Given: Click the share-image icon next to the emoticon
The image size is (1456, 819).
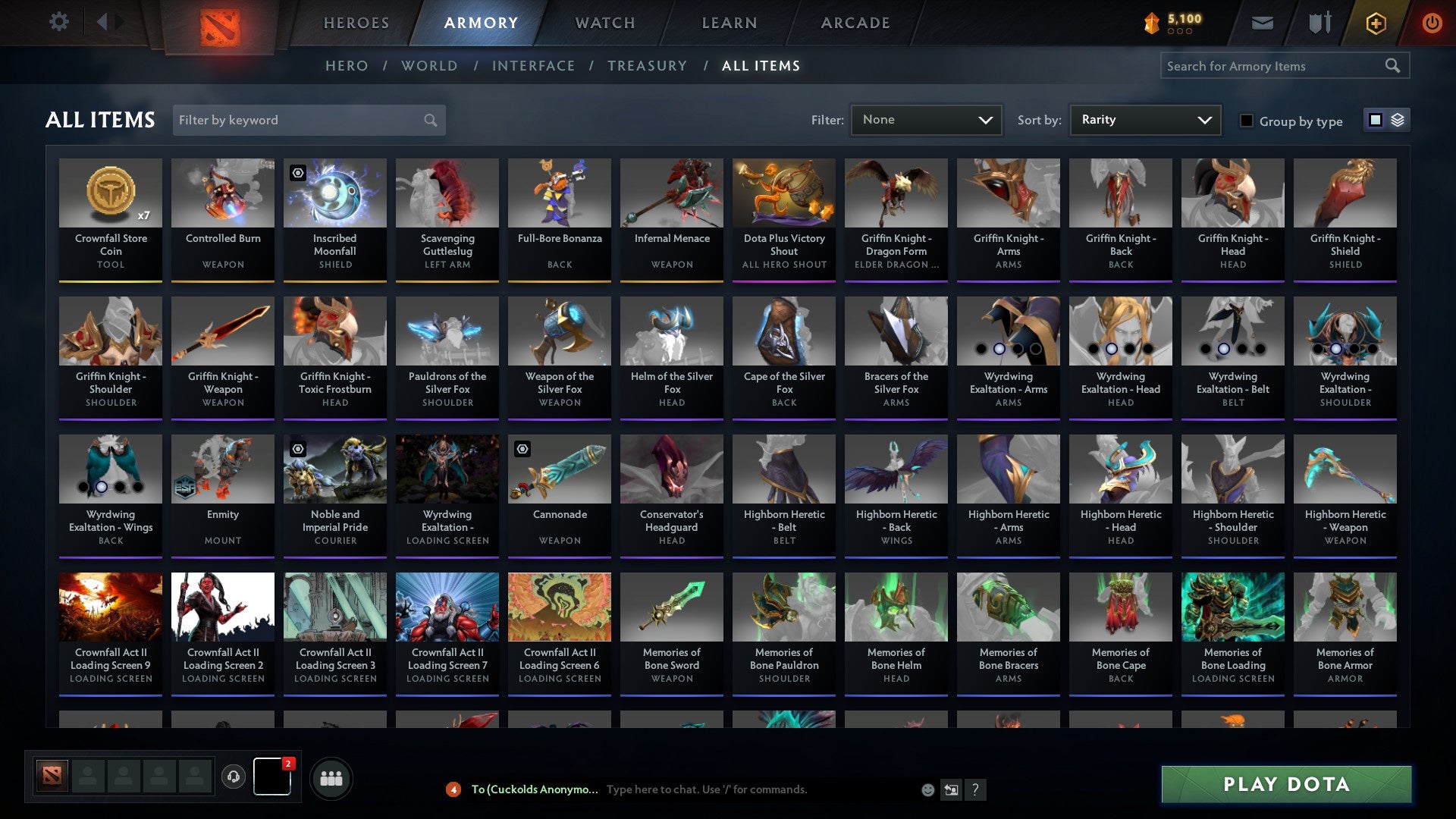Looking at the screenshot, I should pos(951,789).
